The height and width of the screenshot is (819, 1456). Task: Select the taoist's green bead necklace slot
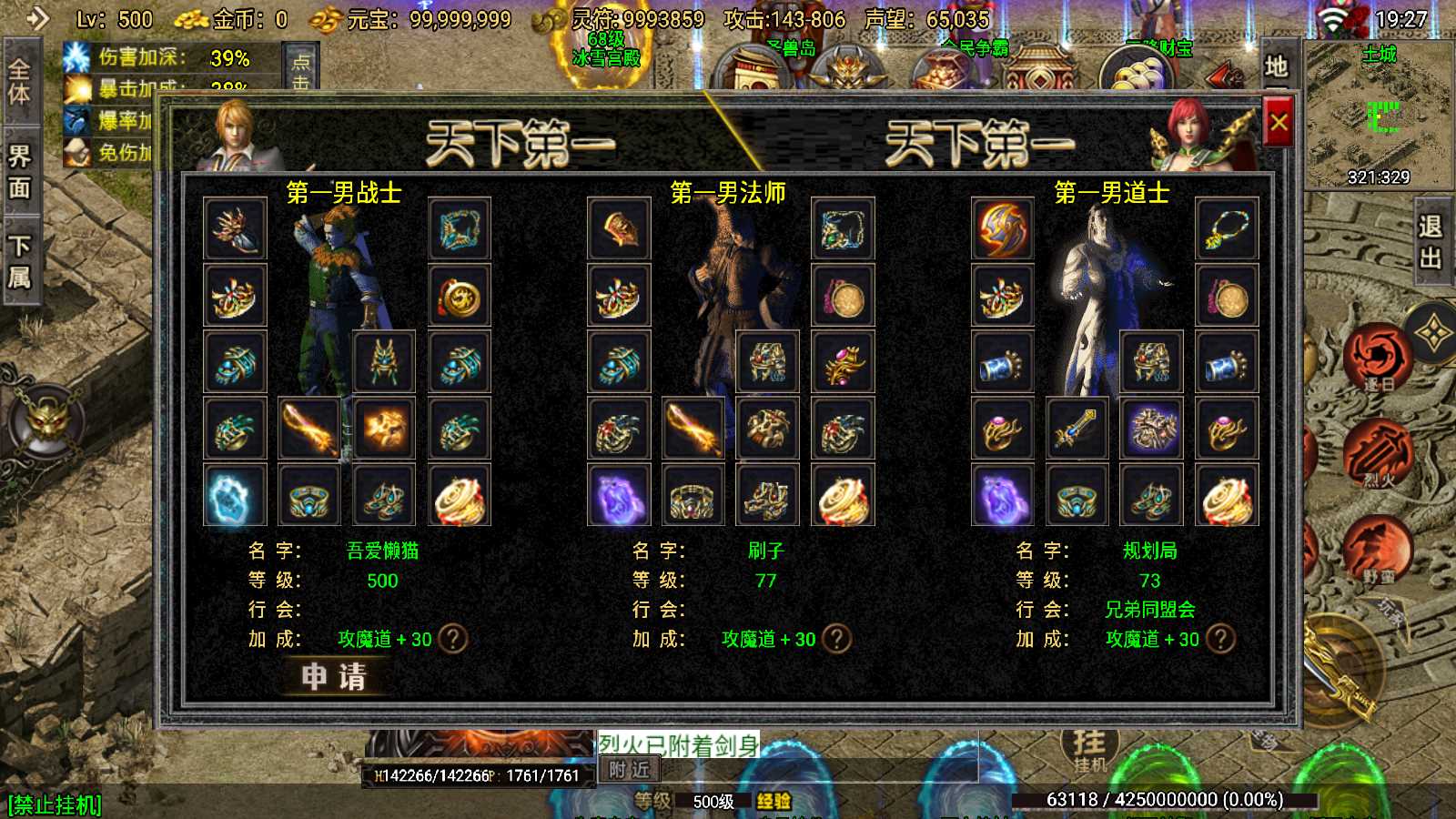tap(1227, 229)
